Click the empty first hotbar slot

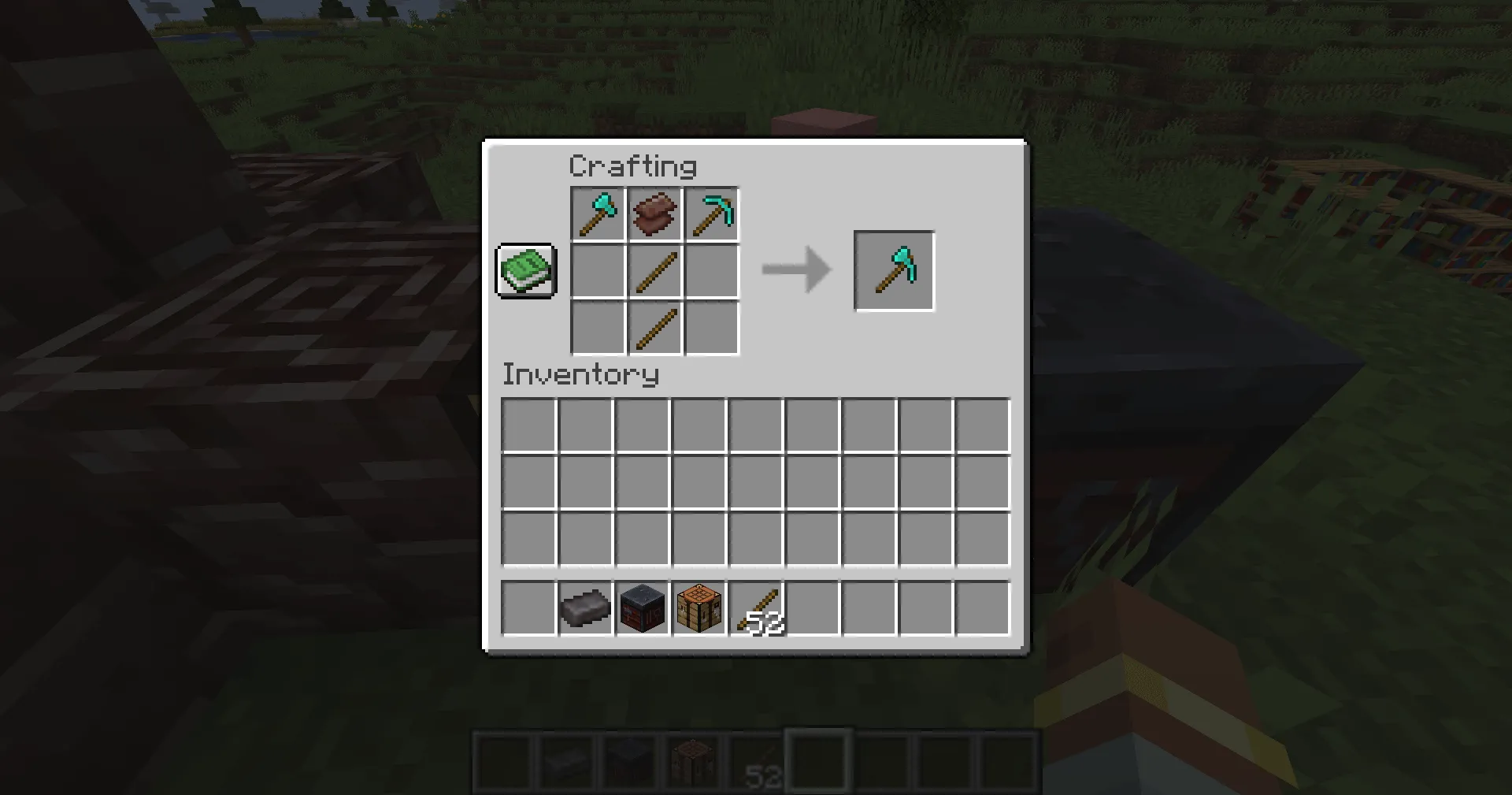pos(528,607)
